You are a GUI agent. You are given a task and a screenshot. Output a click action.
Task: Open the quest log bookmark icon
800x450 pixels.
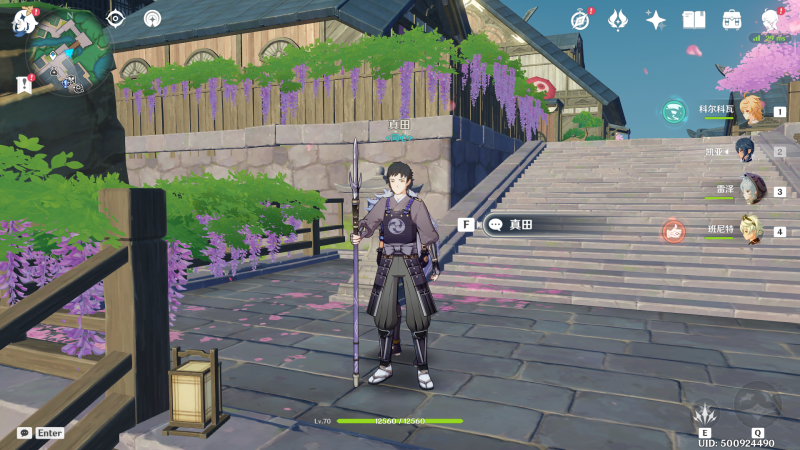[24, 85]
